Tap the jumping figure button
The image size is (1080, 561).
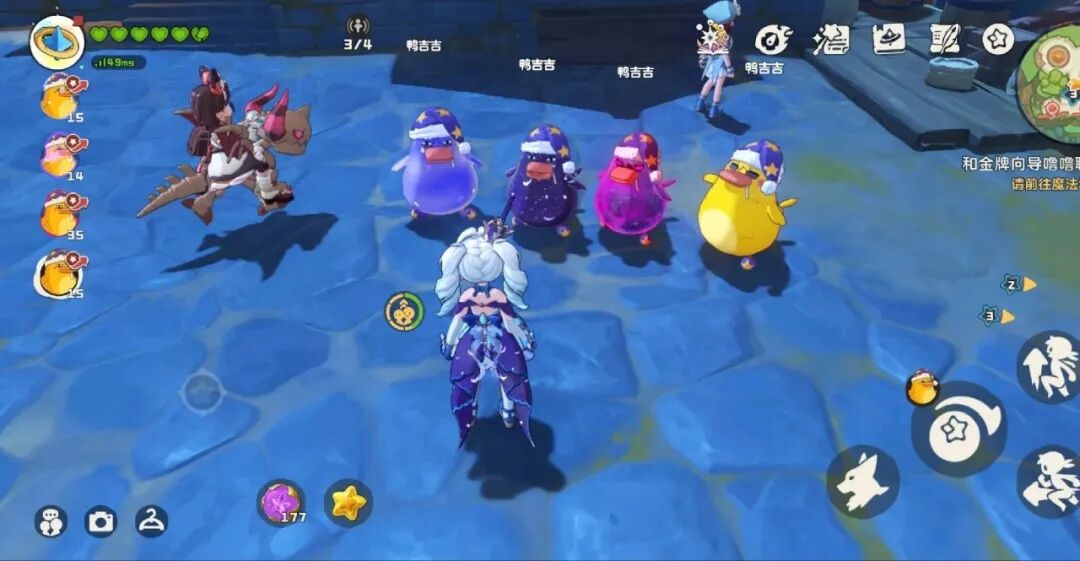coord(1048,366)
